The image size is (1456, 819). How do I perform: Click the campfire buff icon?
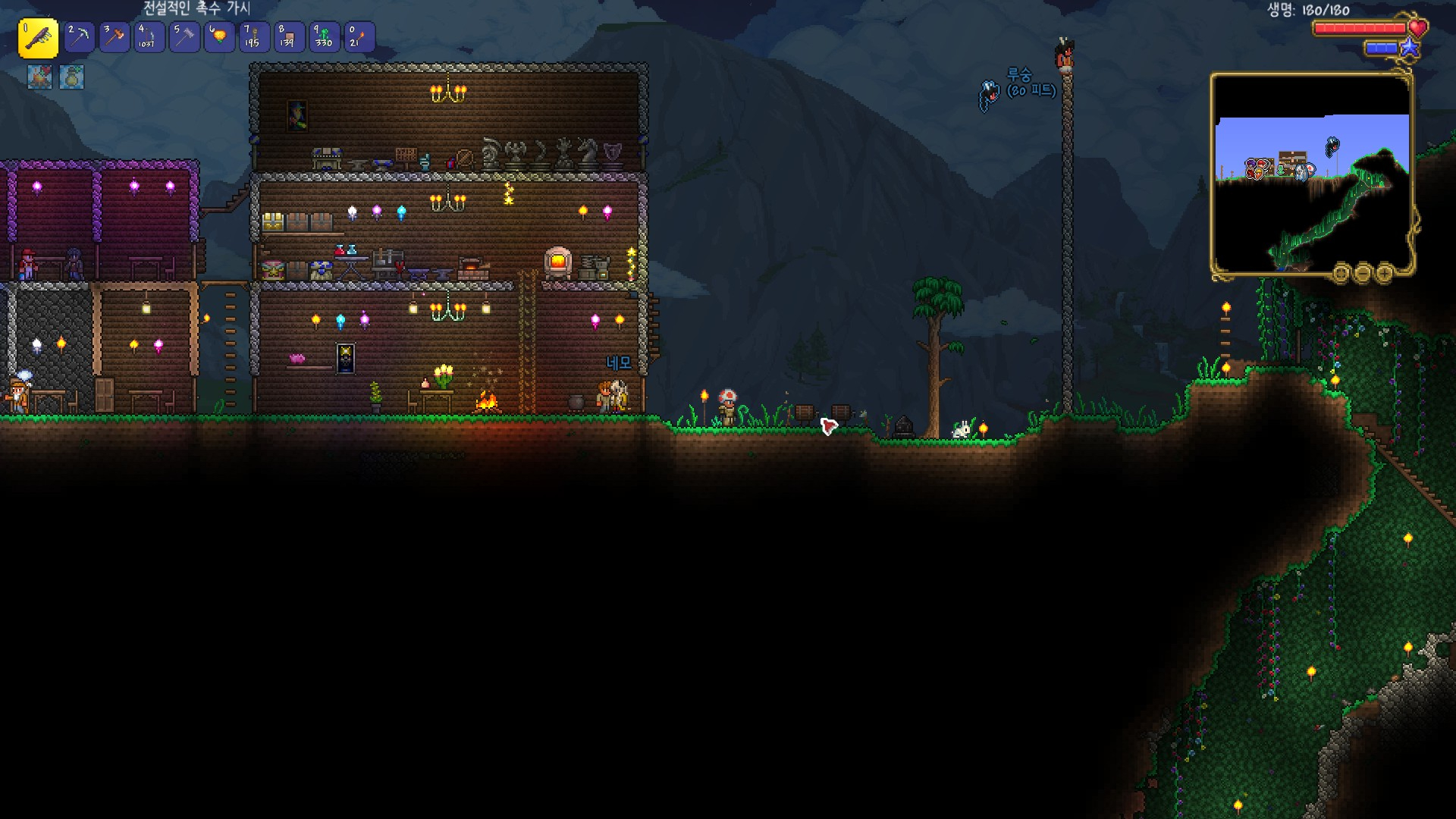click(x=40, y=77)
